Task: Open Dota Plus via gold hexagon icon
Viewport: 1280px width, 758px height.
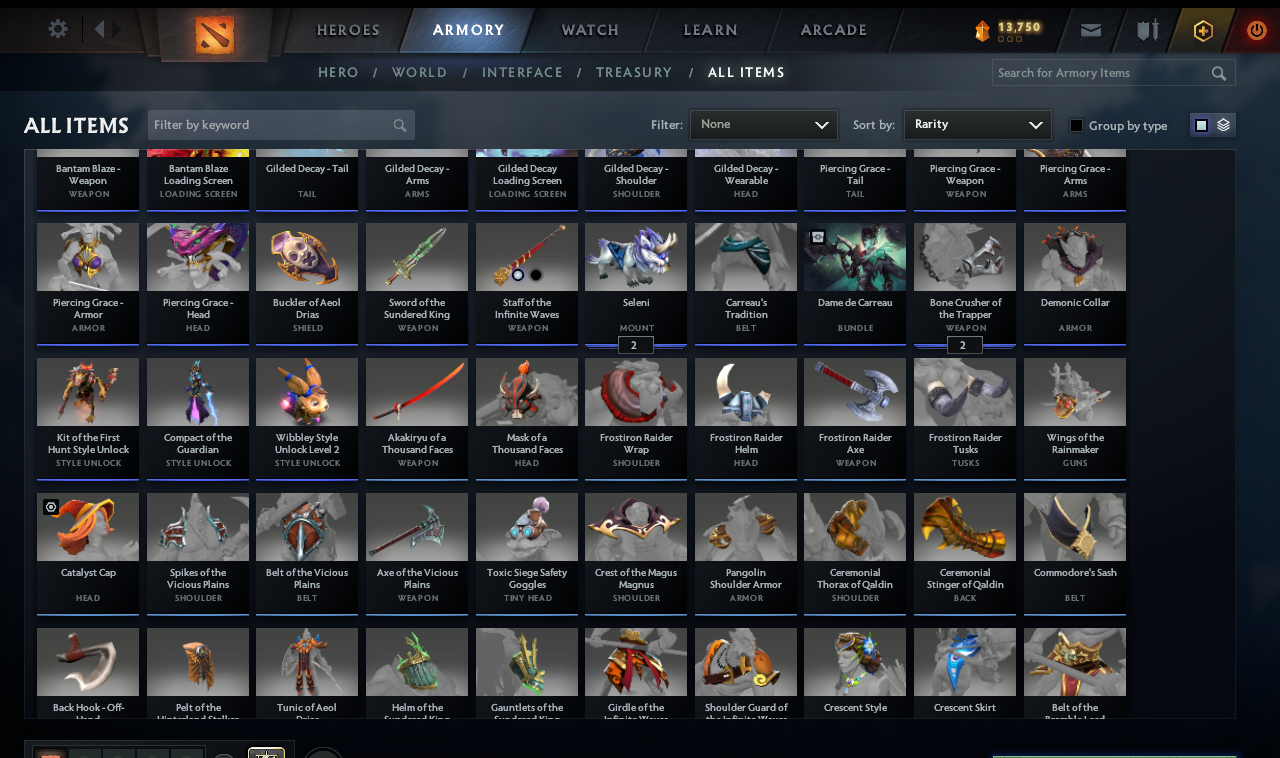Action: pos(1202,30)
